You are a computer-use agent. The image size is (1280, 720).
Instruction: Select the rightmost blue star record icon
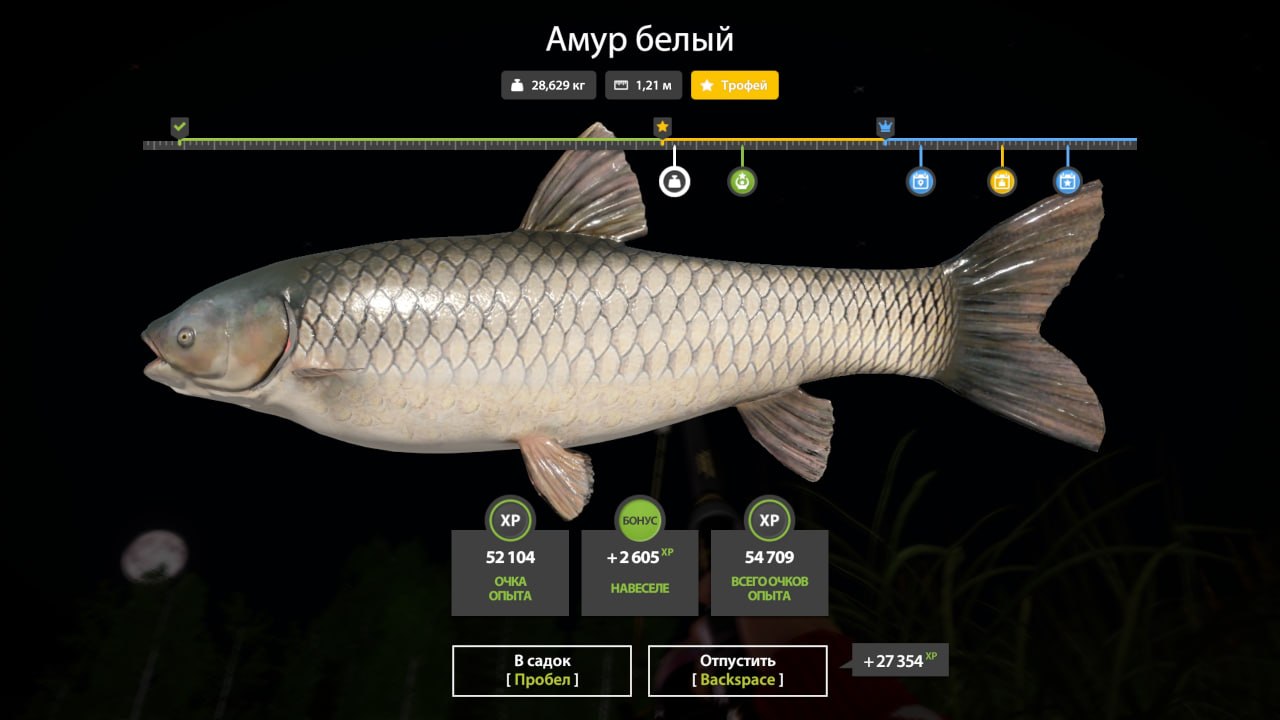[x=1067, y=181]
